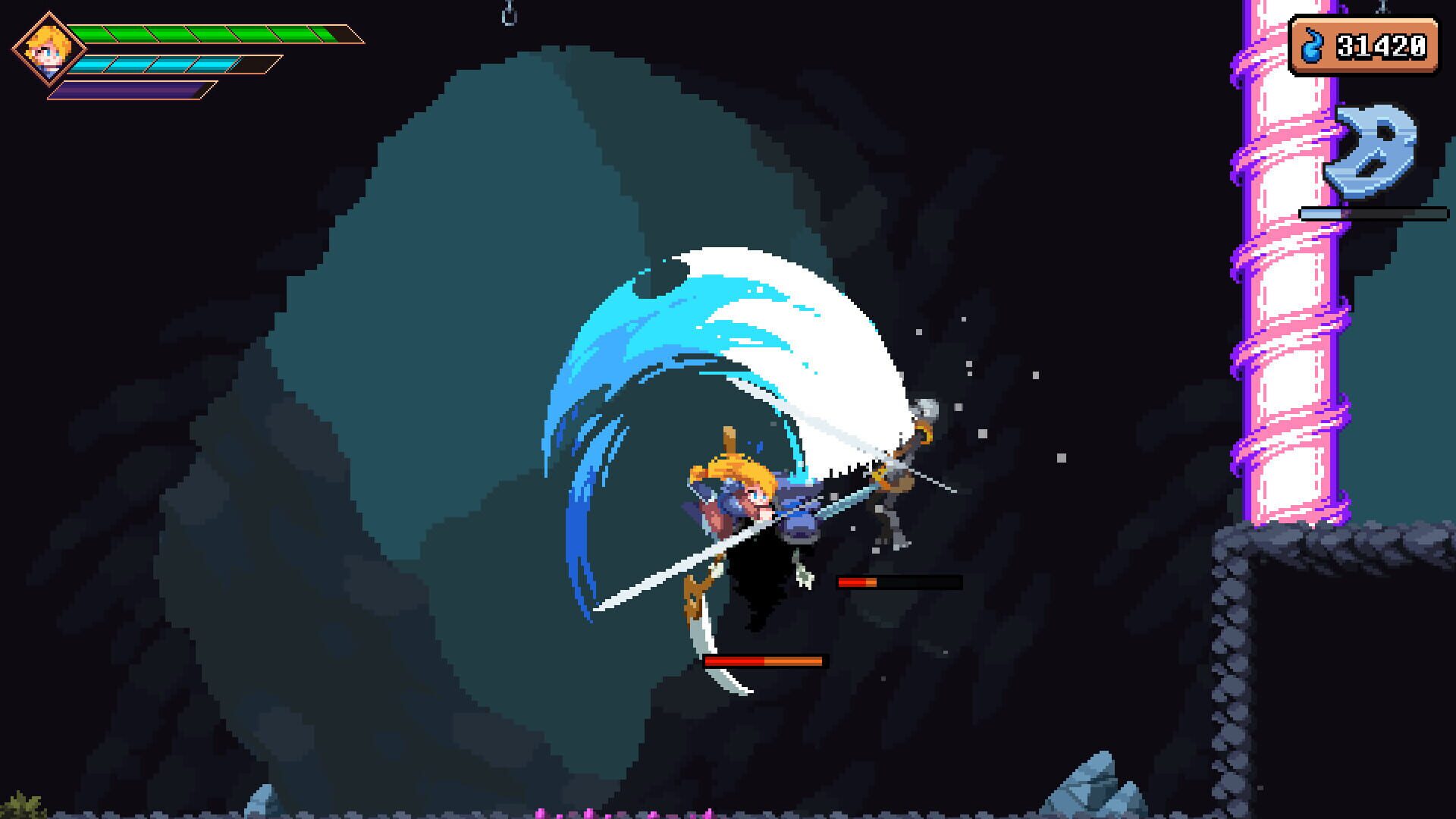The height and width of the screenshot is (819, 1456).
Task: Select the player portrait in the HUD
Action: [x=47, y=53]
